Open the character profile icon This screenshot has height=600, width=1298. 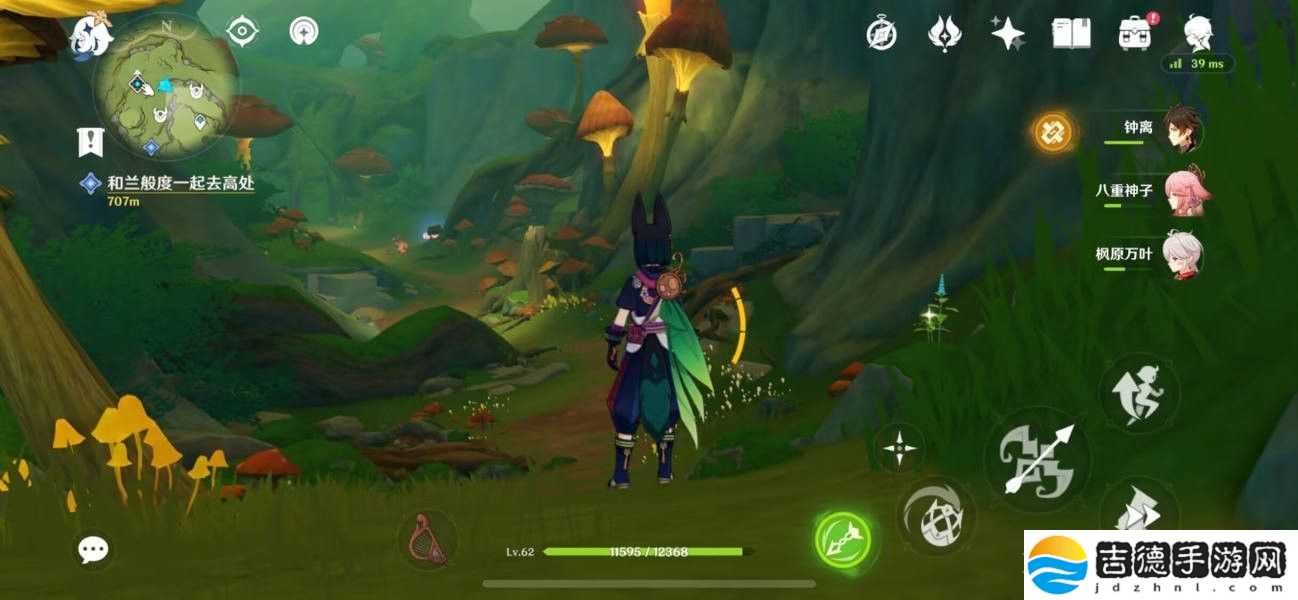click(x=1198, y=34)
